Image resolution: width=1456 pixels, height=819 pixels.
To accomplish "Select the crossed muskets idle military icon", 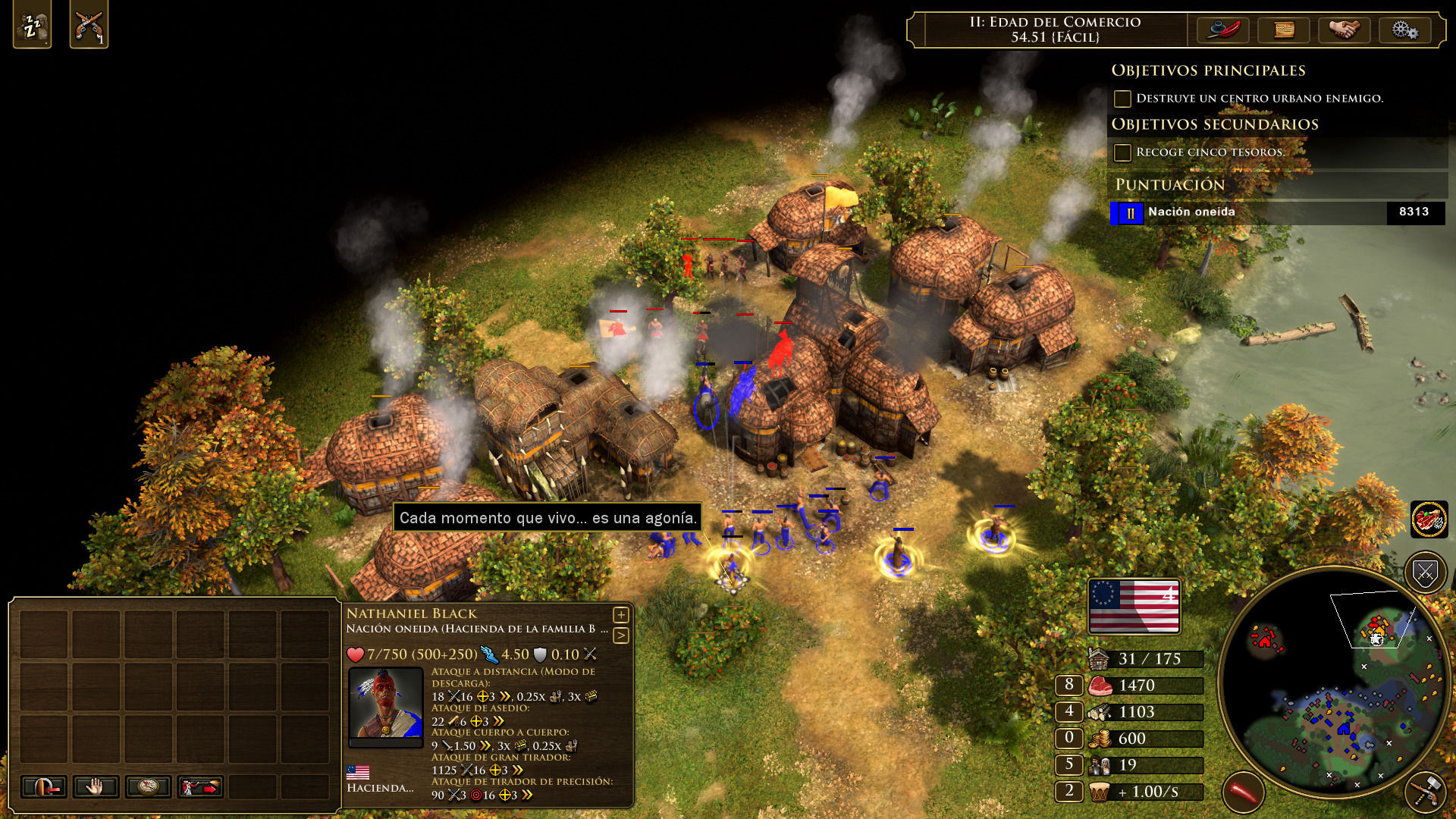I will coord(89,26).
